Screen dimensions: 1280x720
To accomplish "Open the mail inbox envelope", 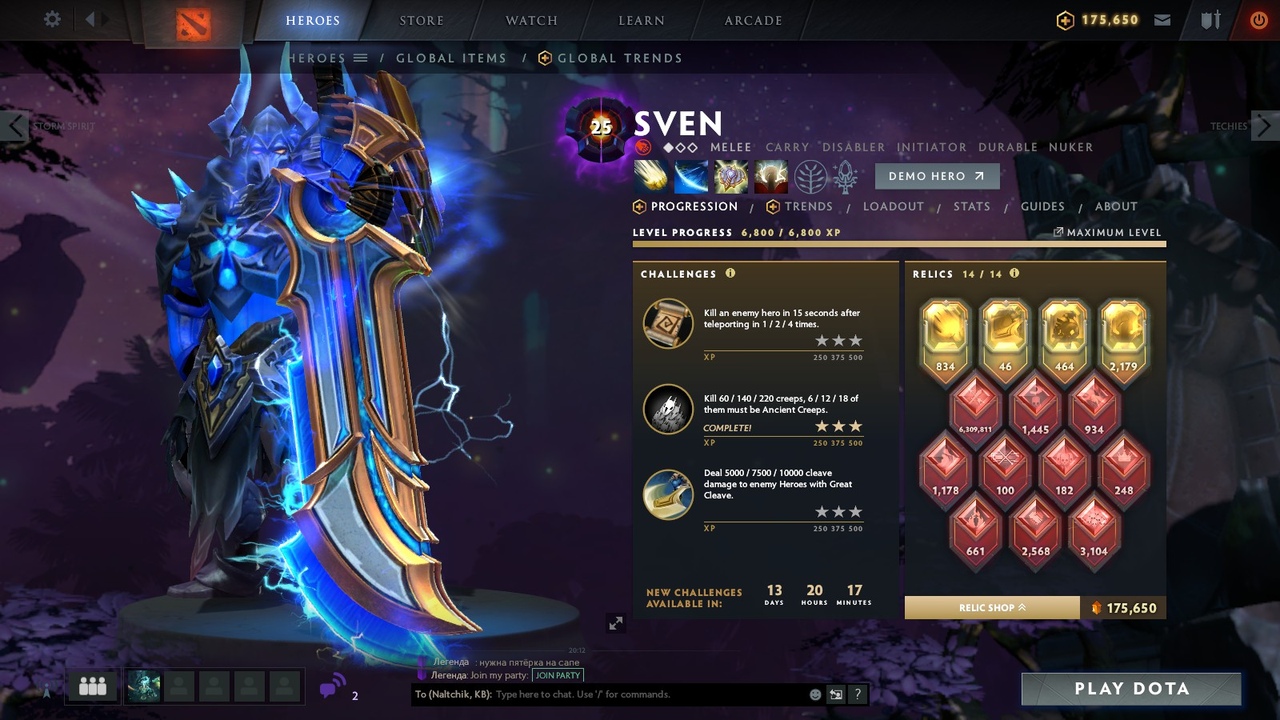I will pyautogui.click(x=1162, y=20).
